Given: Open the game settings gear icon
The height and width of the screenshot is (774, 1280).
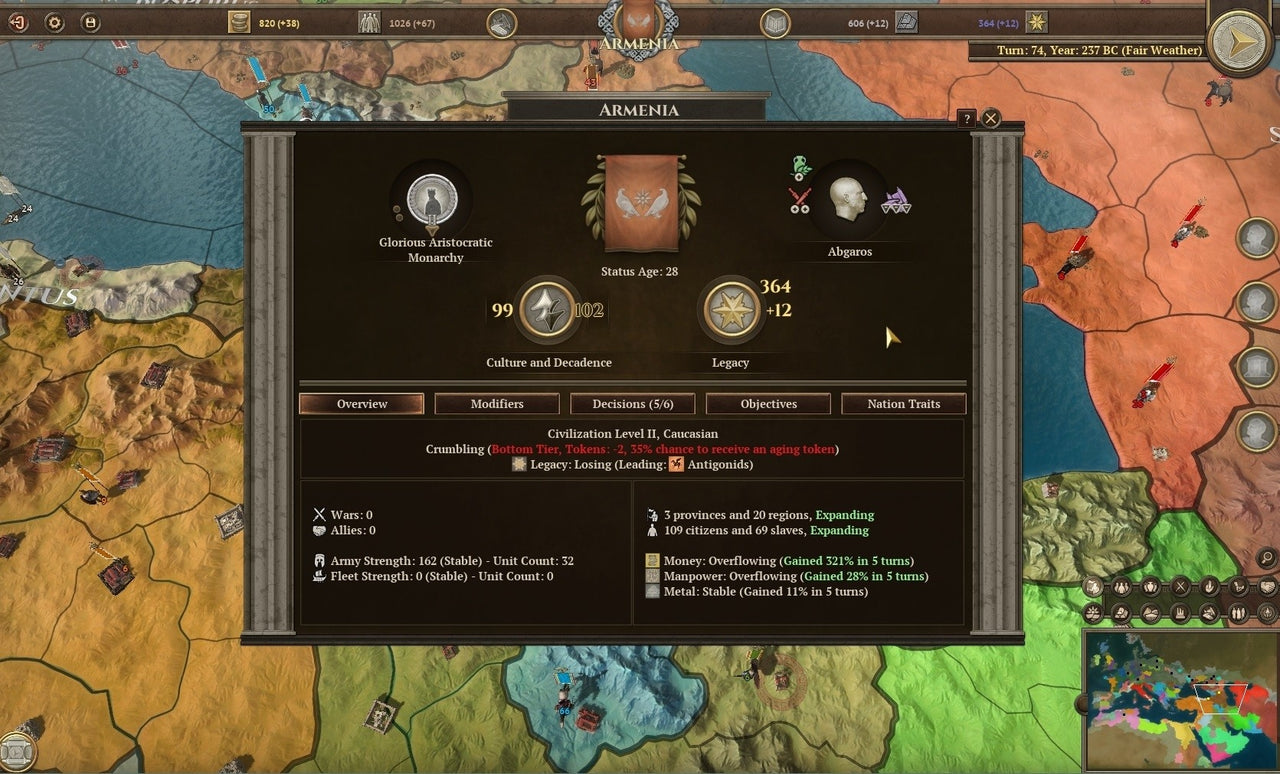Looking at the screenshot, I should [54, 22].
